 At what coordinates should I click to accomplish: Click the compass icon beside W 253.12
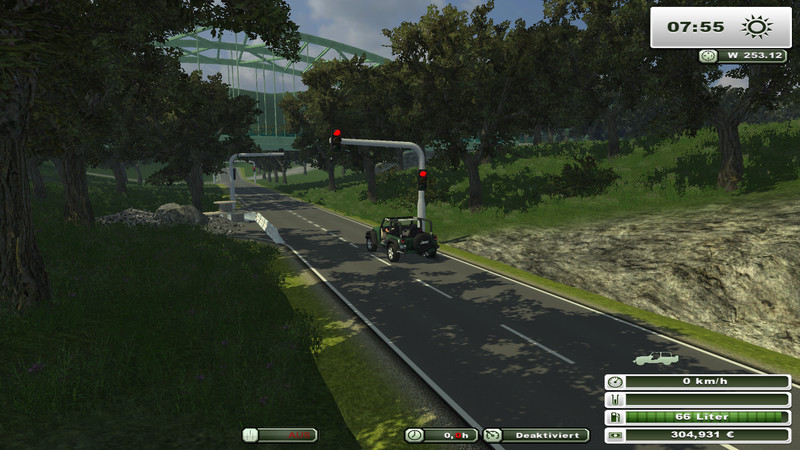[709, 56]
